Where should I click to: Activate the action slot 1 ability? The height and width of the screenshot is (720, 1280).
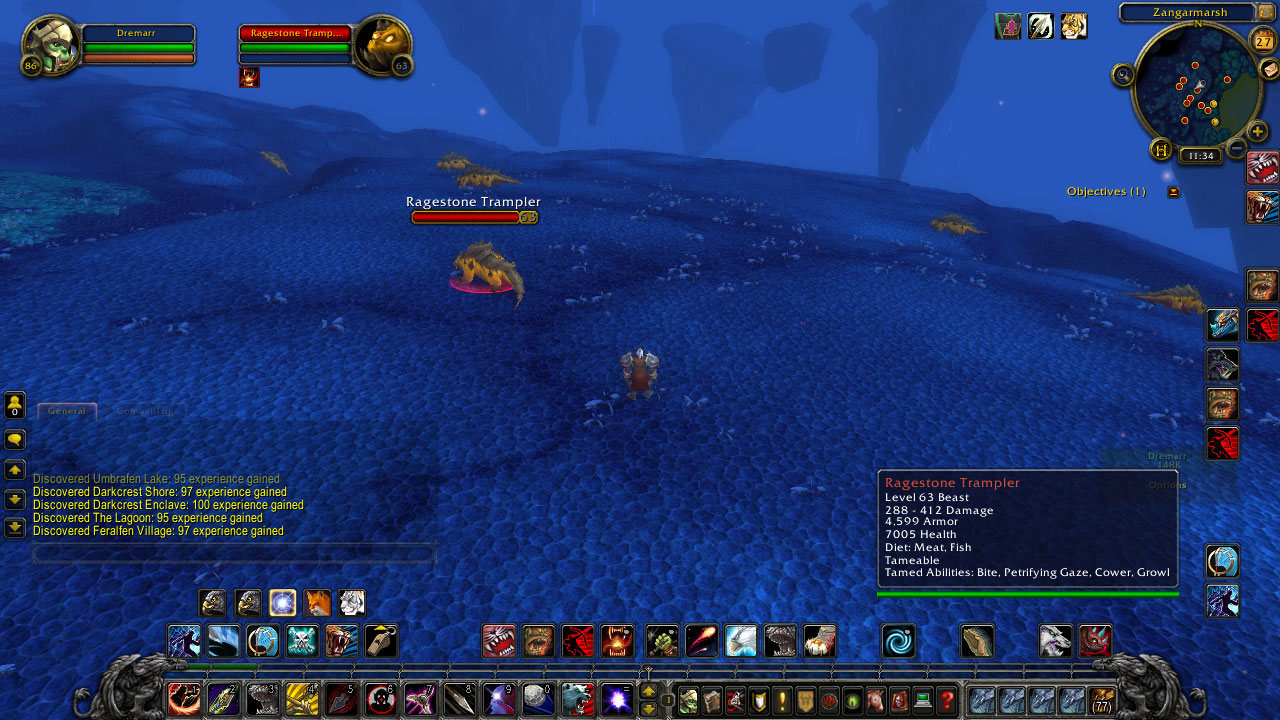pyautogui.click(x=184, y=699)
